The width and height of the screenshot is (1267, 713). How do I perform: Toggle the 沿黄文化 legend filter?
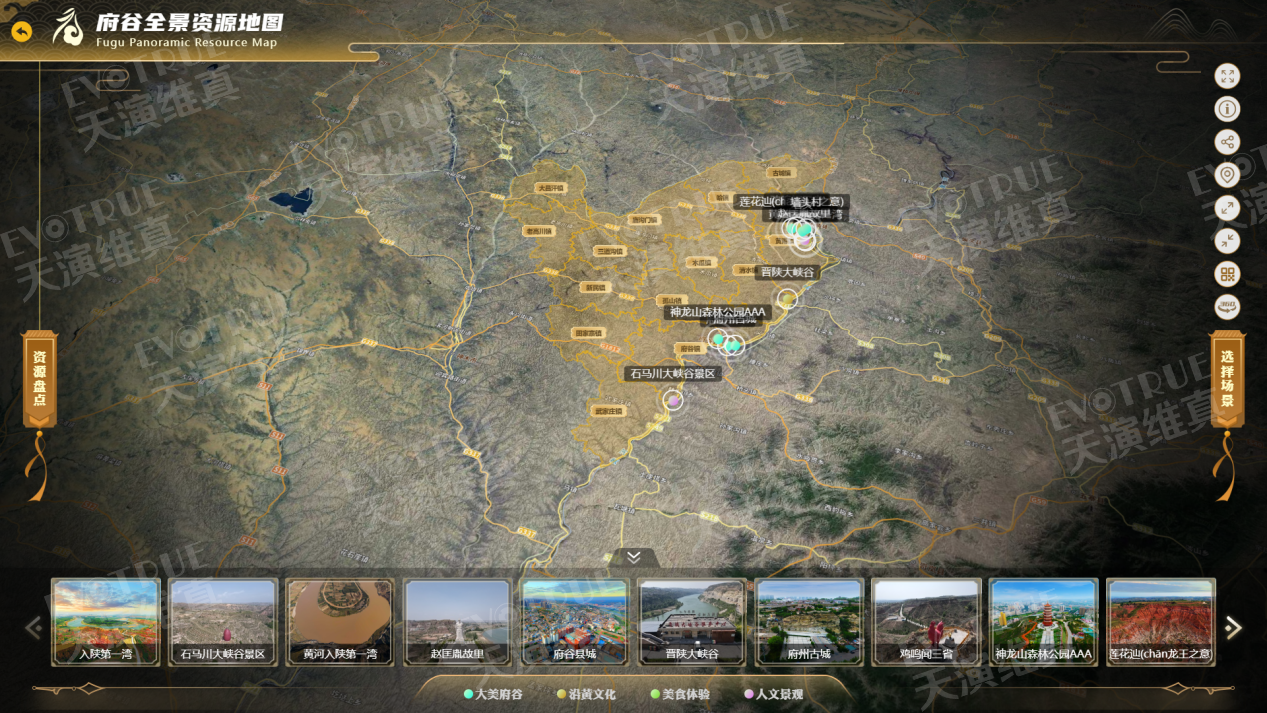587,694
